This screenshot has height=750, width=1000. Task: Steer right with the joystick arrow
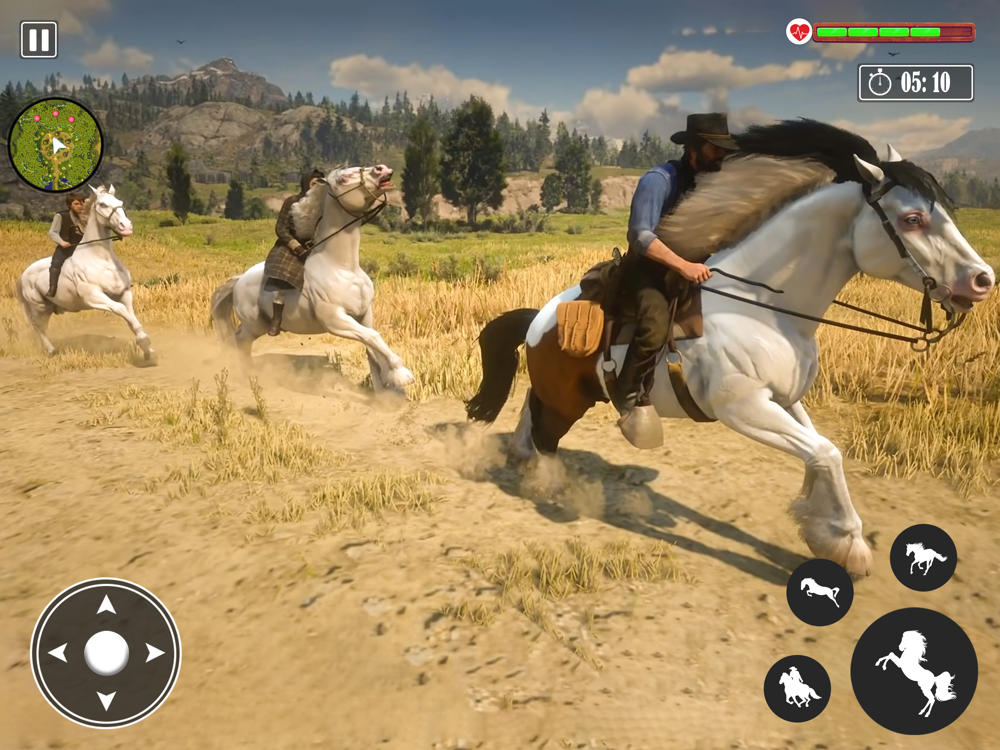(x=154, y=653)
